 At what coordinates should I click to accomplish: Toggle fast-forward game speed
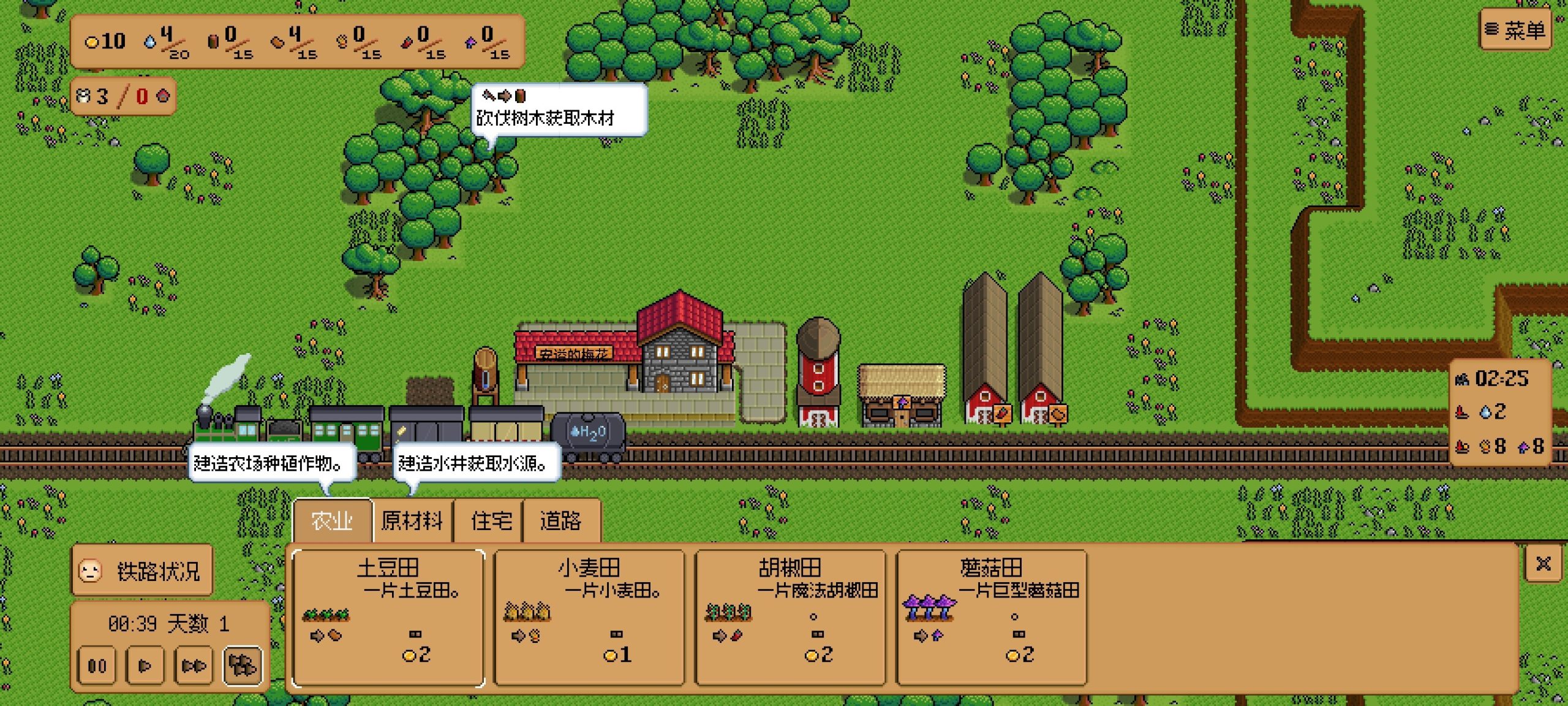[194, 666]
